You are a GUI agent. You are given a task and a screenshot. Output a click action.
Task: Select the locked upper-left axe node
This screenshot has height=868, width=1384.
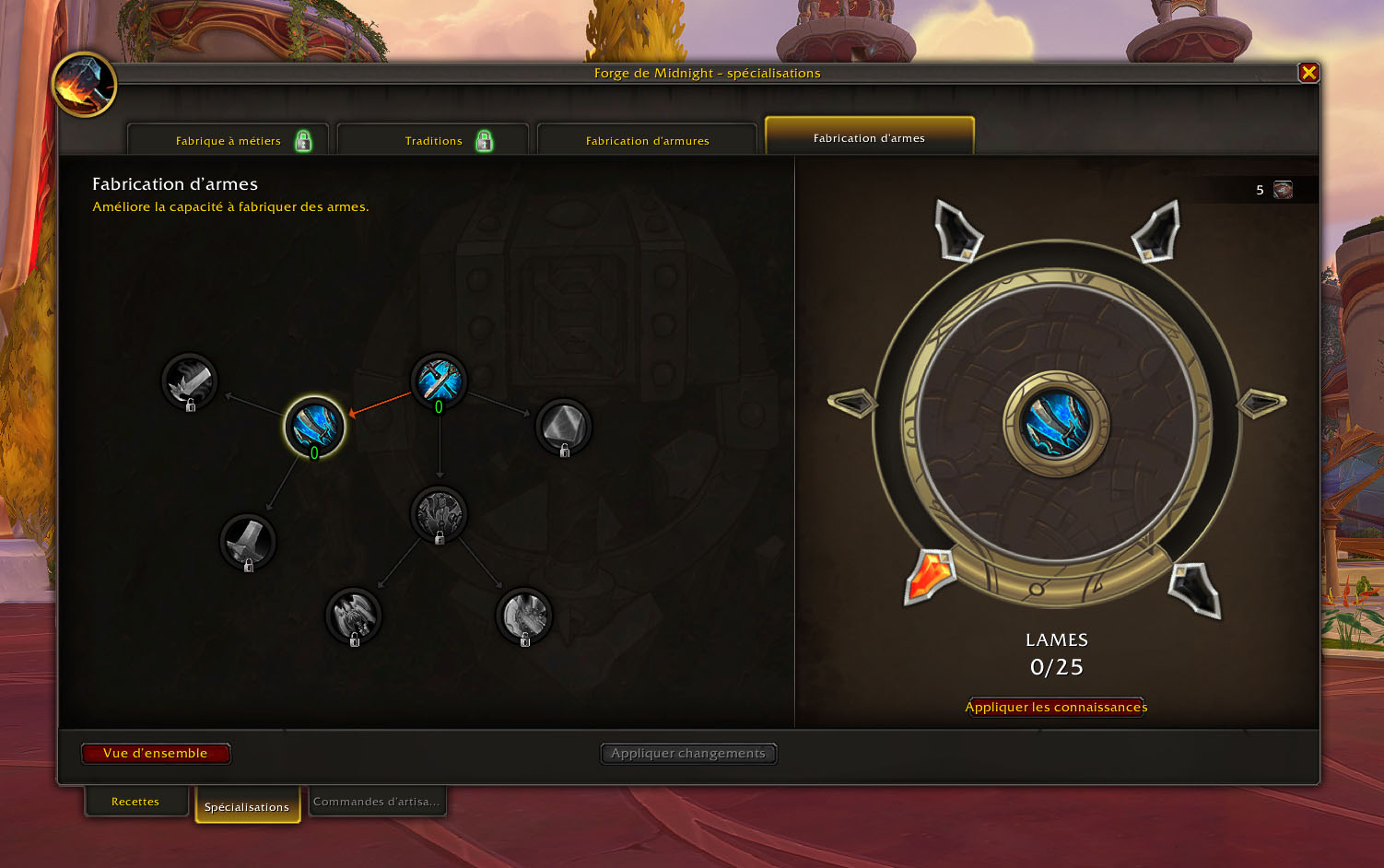[x=190, y=380]
